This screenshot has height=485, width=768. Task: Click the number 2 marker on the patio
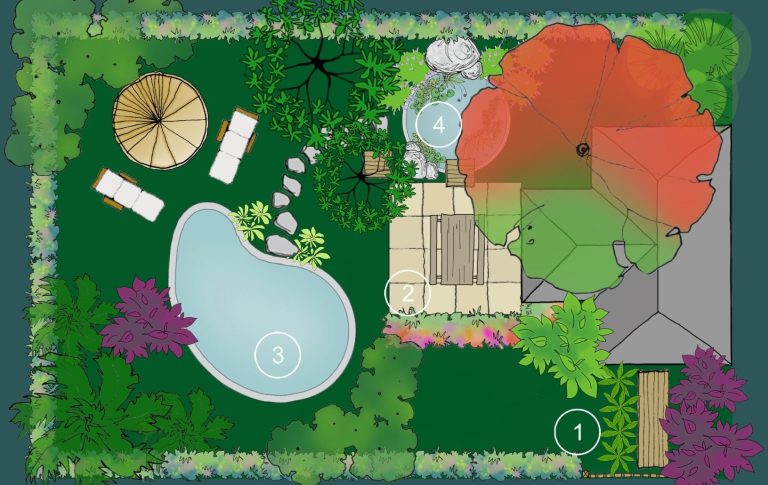click(408, 293)
